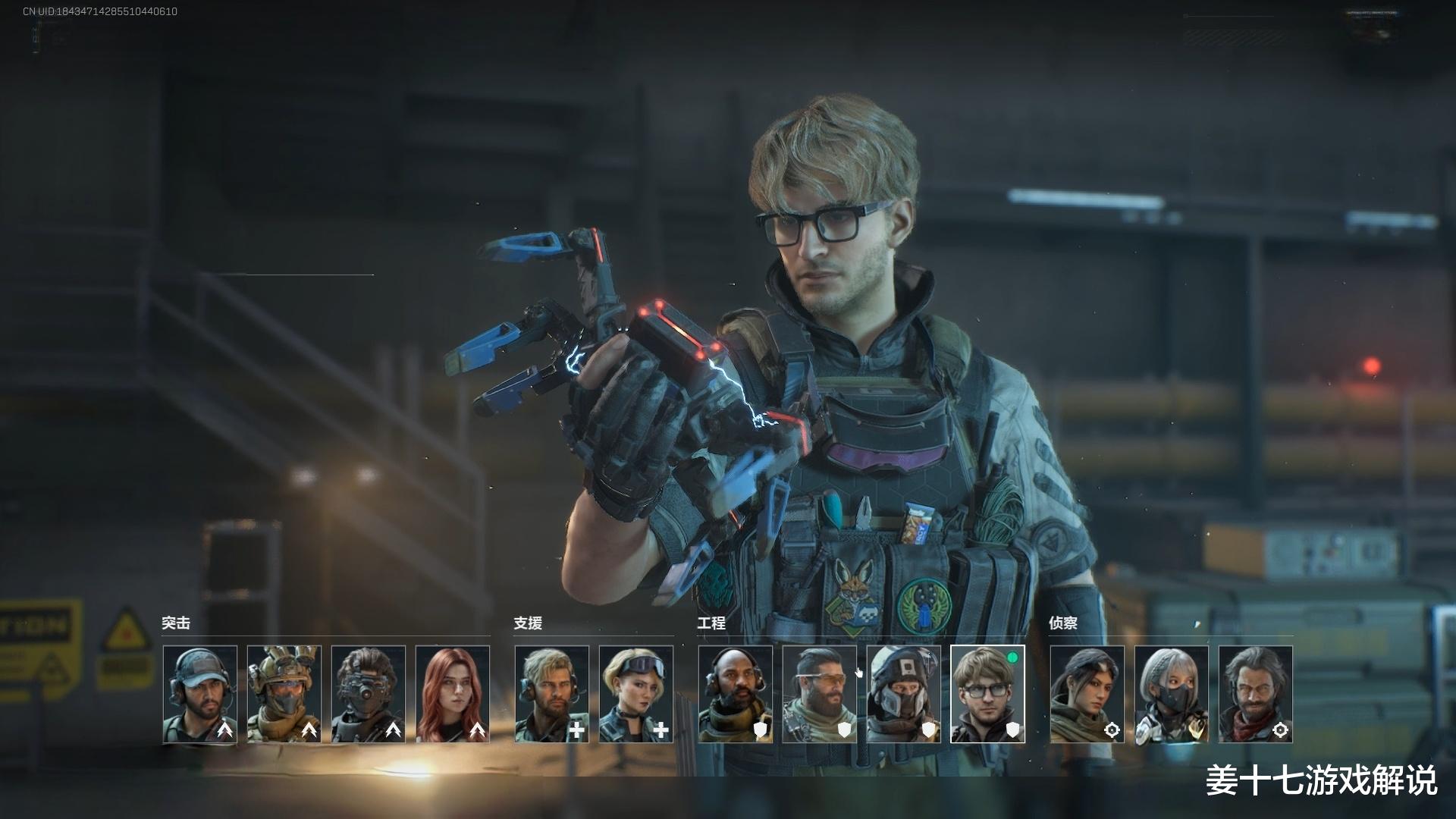1456x819 pixels.
Task: Pick the assault operator with night-vision goggles
Action: tap(369, 694)
